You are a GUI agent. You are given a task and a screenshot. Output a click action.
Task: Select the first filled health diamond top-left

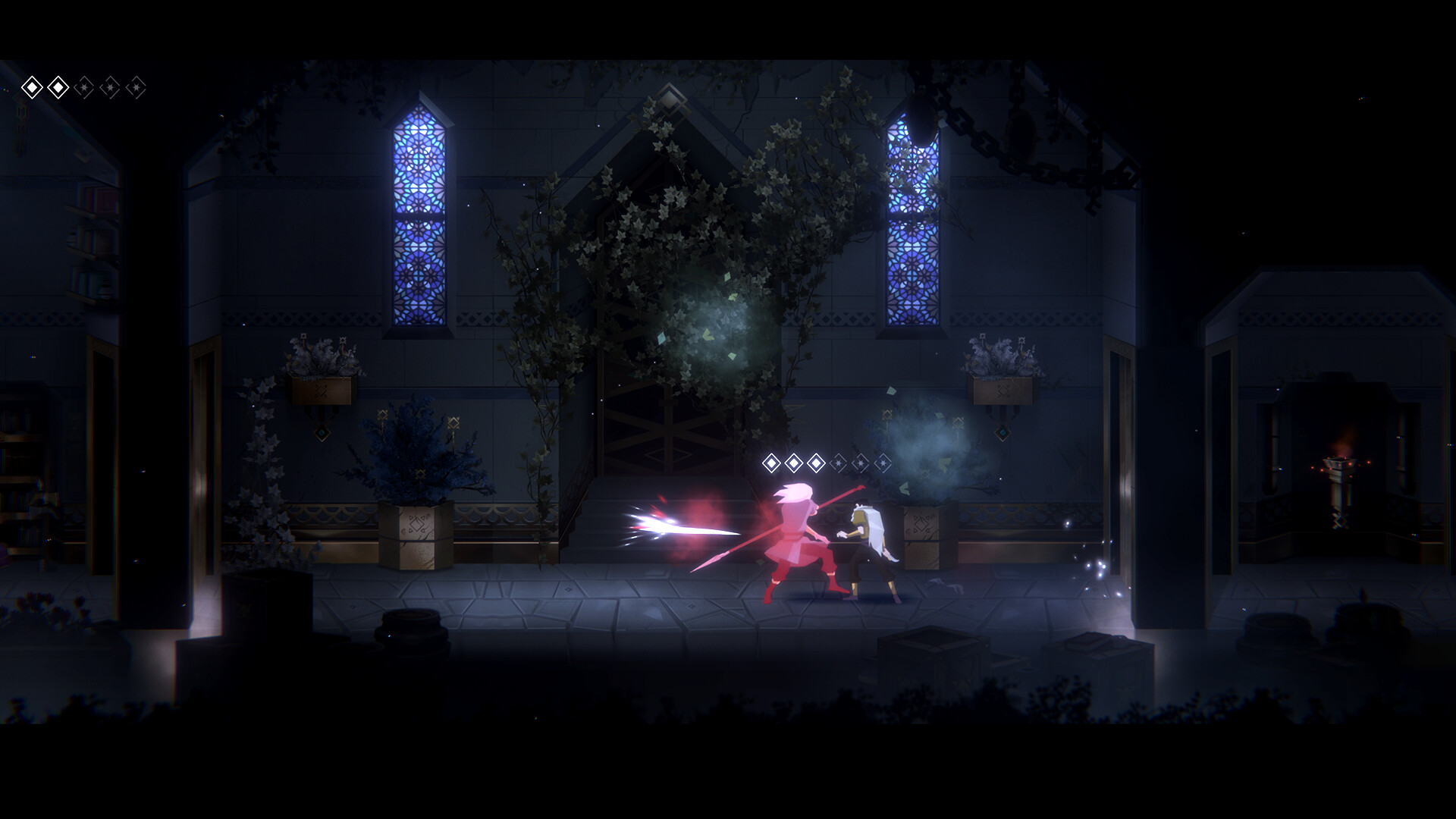[33, 87]
